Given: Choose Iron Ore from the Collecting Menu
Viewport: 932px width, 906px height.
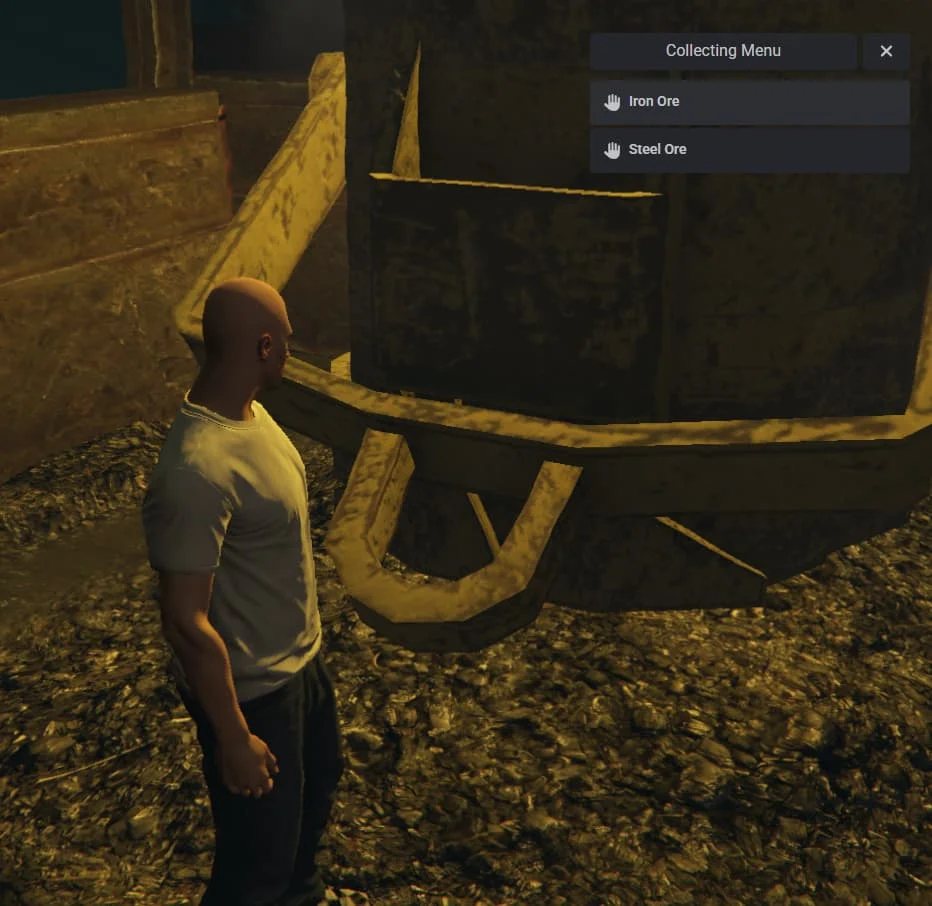Looking at the screenshot, I should point(748,102).
